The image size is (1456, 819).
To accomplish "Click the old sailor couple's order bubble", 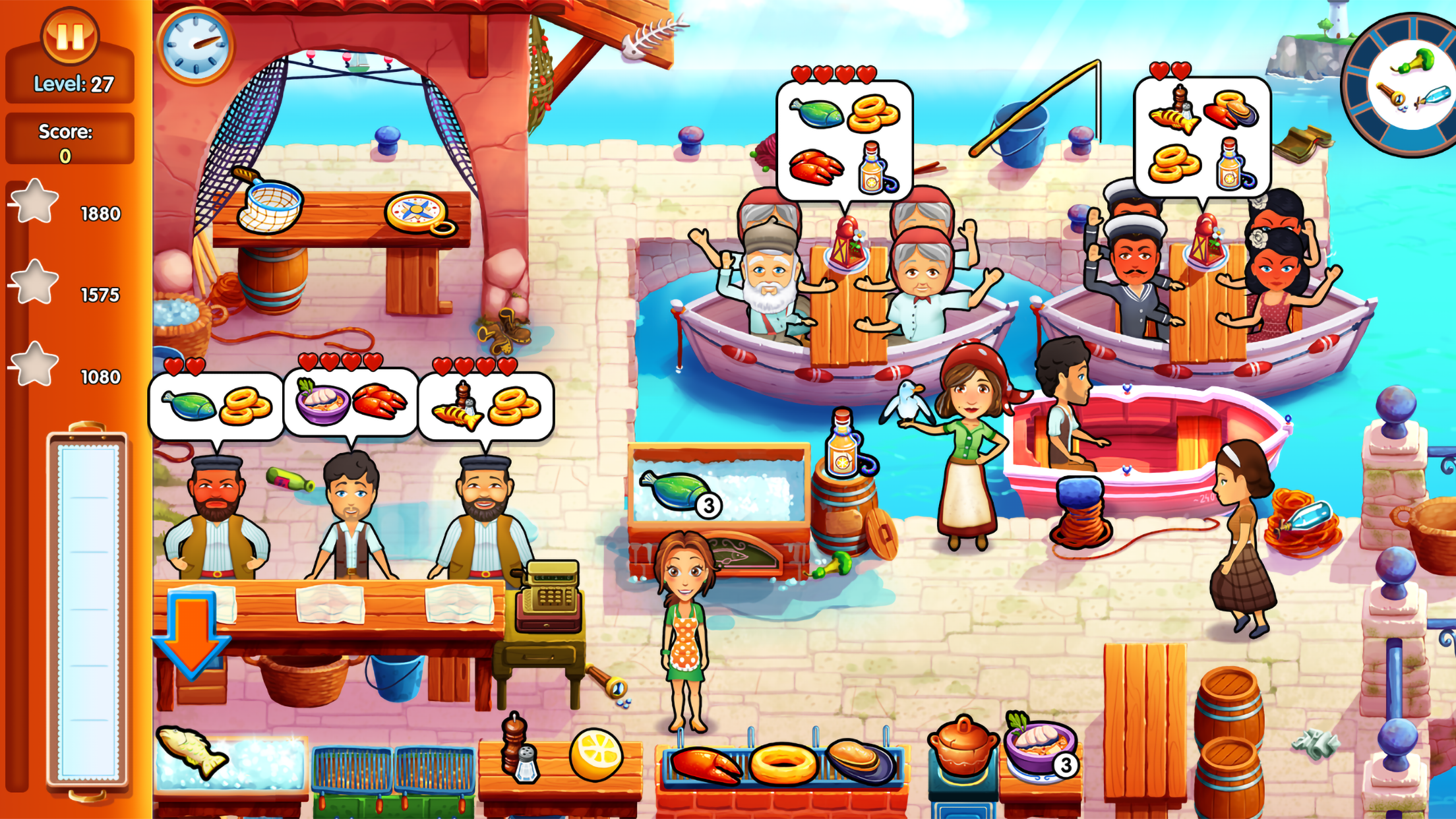I will (846, 135).
